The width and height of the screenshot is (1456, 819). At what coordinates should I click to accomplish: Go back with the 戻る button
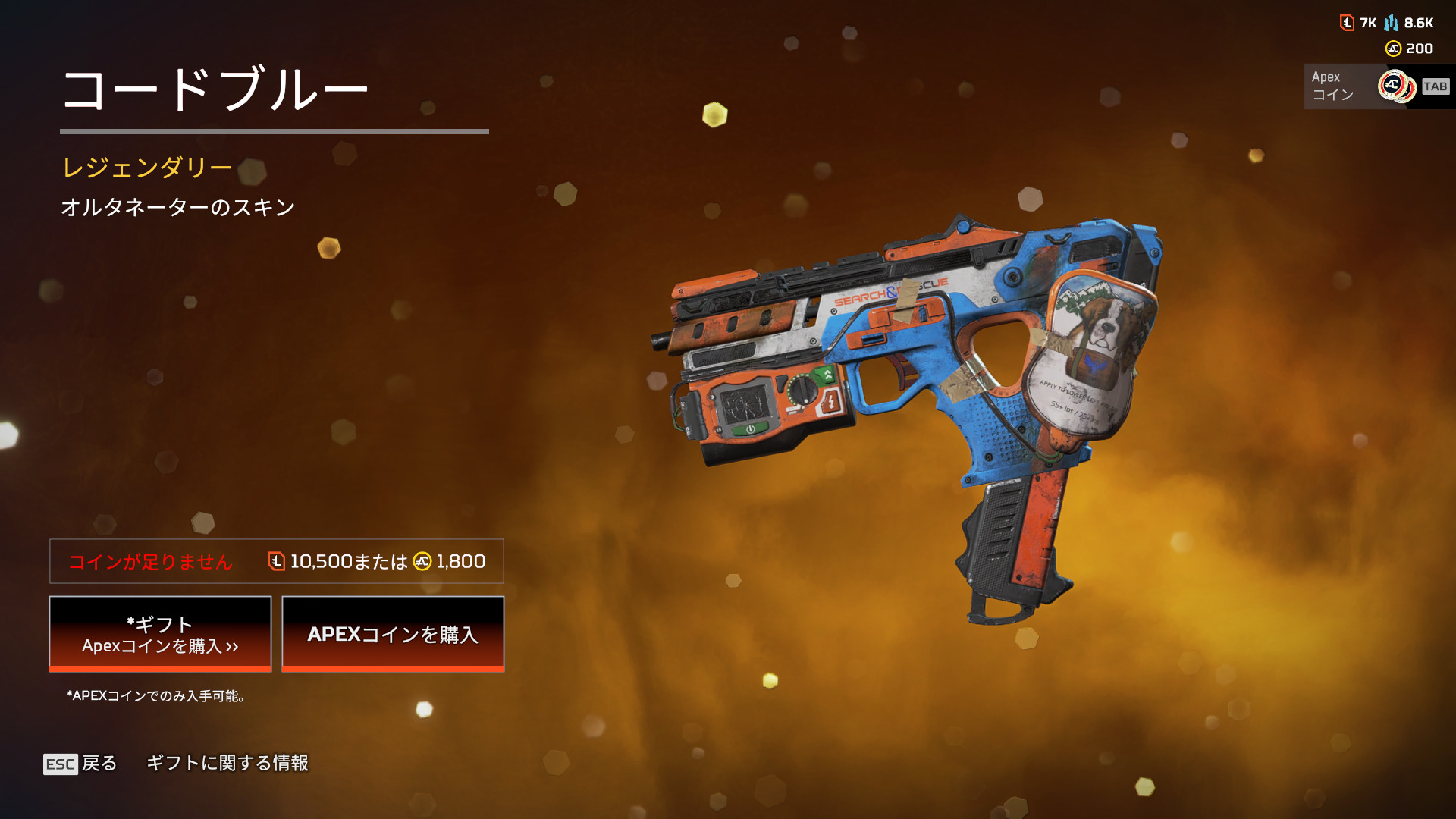(x=81, y=764)
